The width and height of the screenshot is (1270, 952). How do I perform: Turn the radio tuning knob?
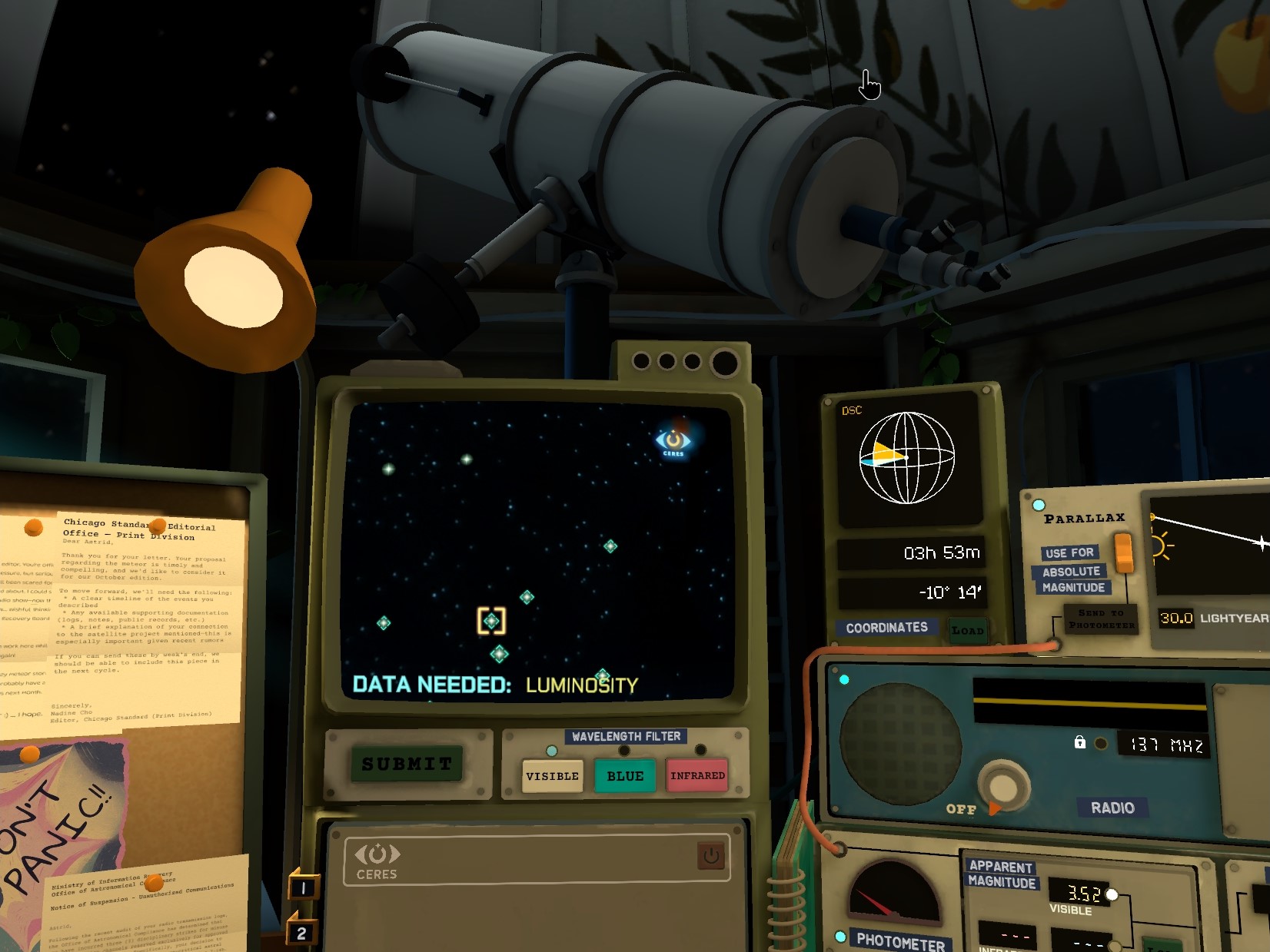[1002, 786]
